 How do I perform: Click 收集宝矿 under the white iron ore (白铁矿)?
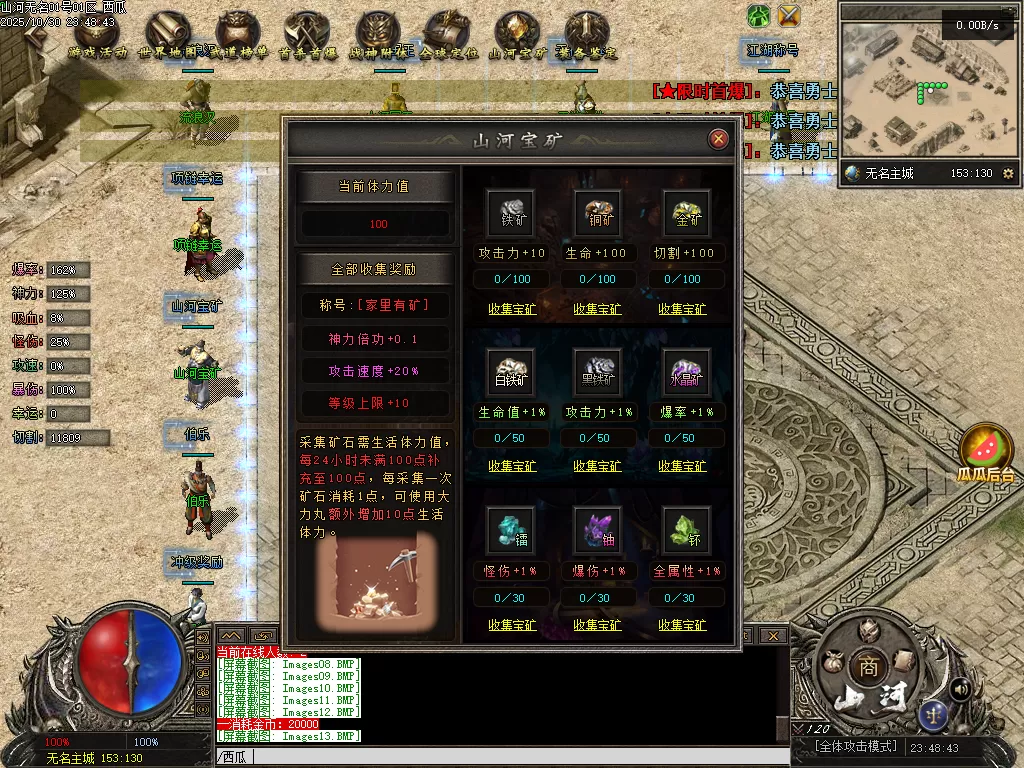pyautogui.click(x=512, y=466)
